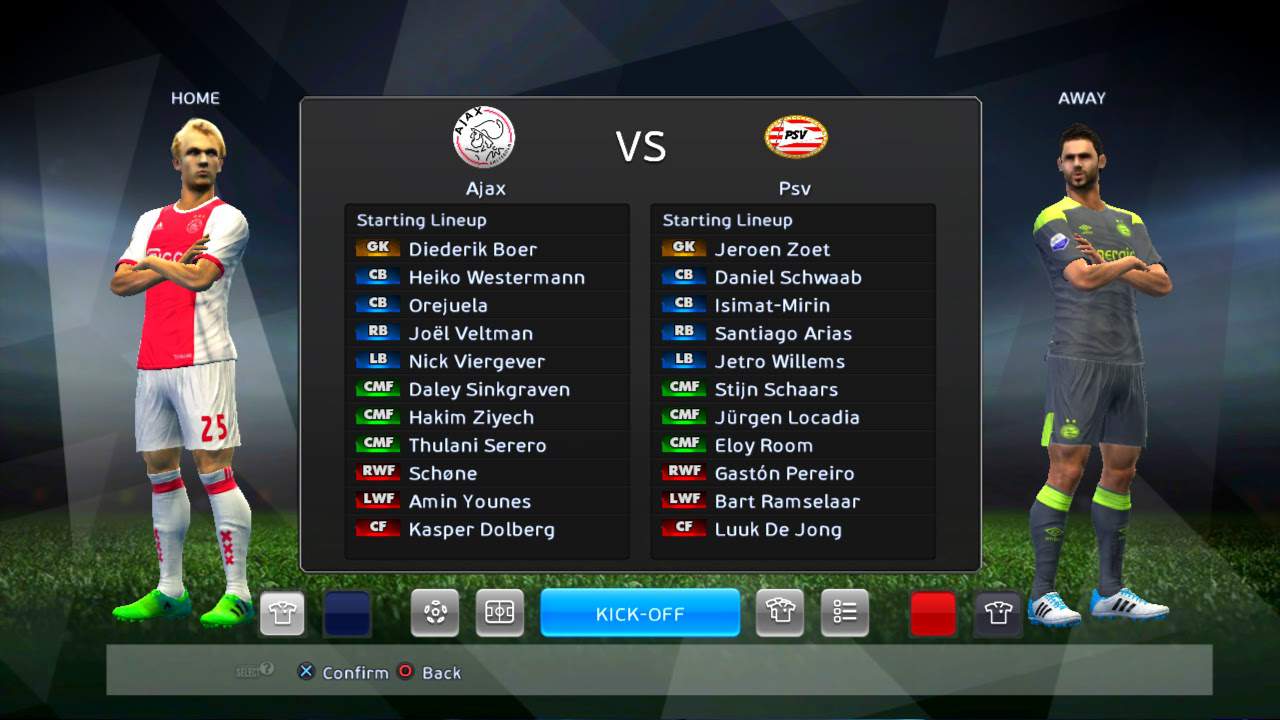The height and width of the screenshot is (720, 1280).
Task: Select the two-shirts strip icon button
Action: point(780,613)
